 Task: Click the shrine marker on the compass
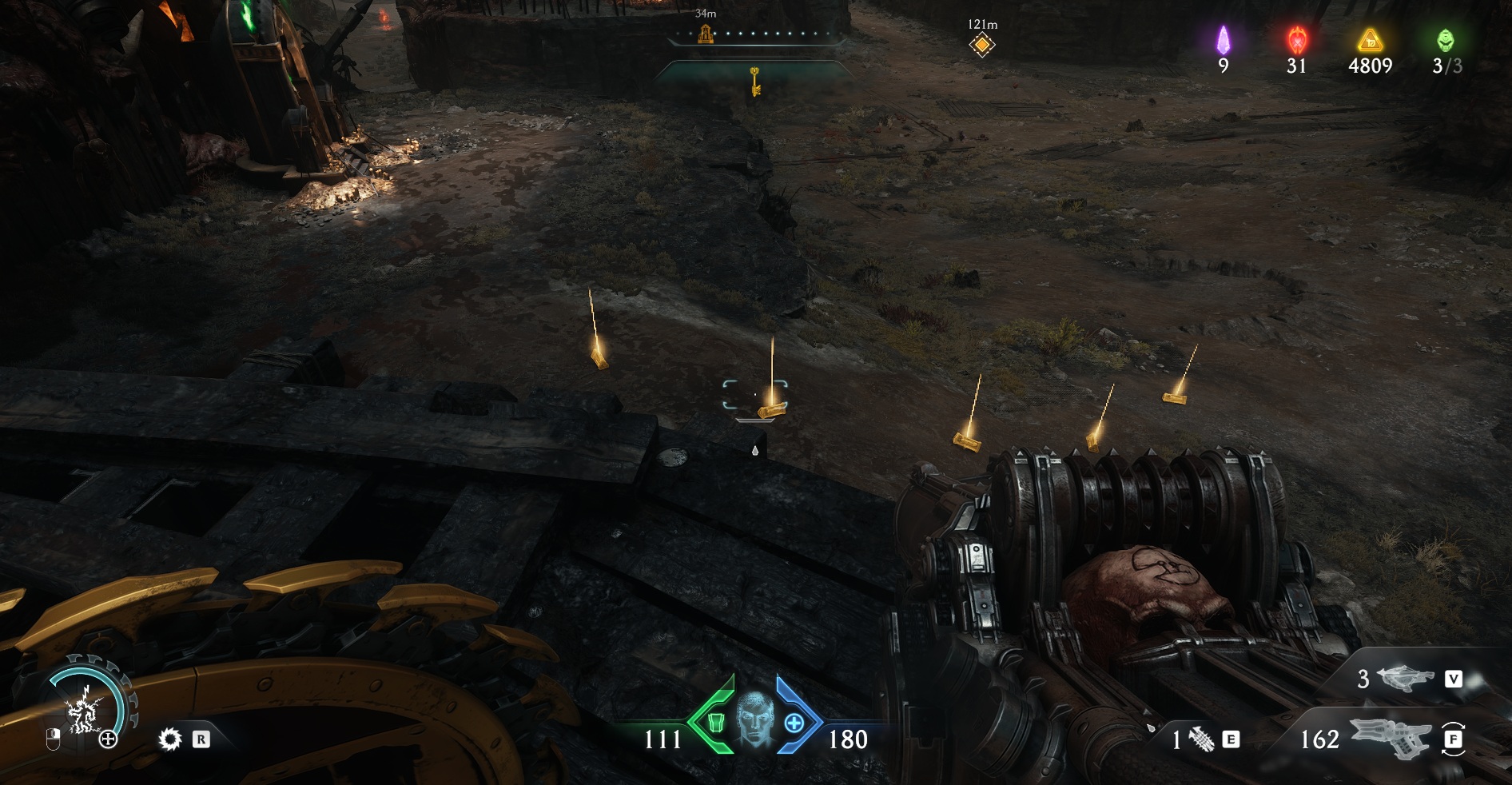[x=705, y=34]
